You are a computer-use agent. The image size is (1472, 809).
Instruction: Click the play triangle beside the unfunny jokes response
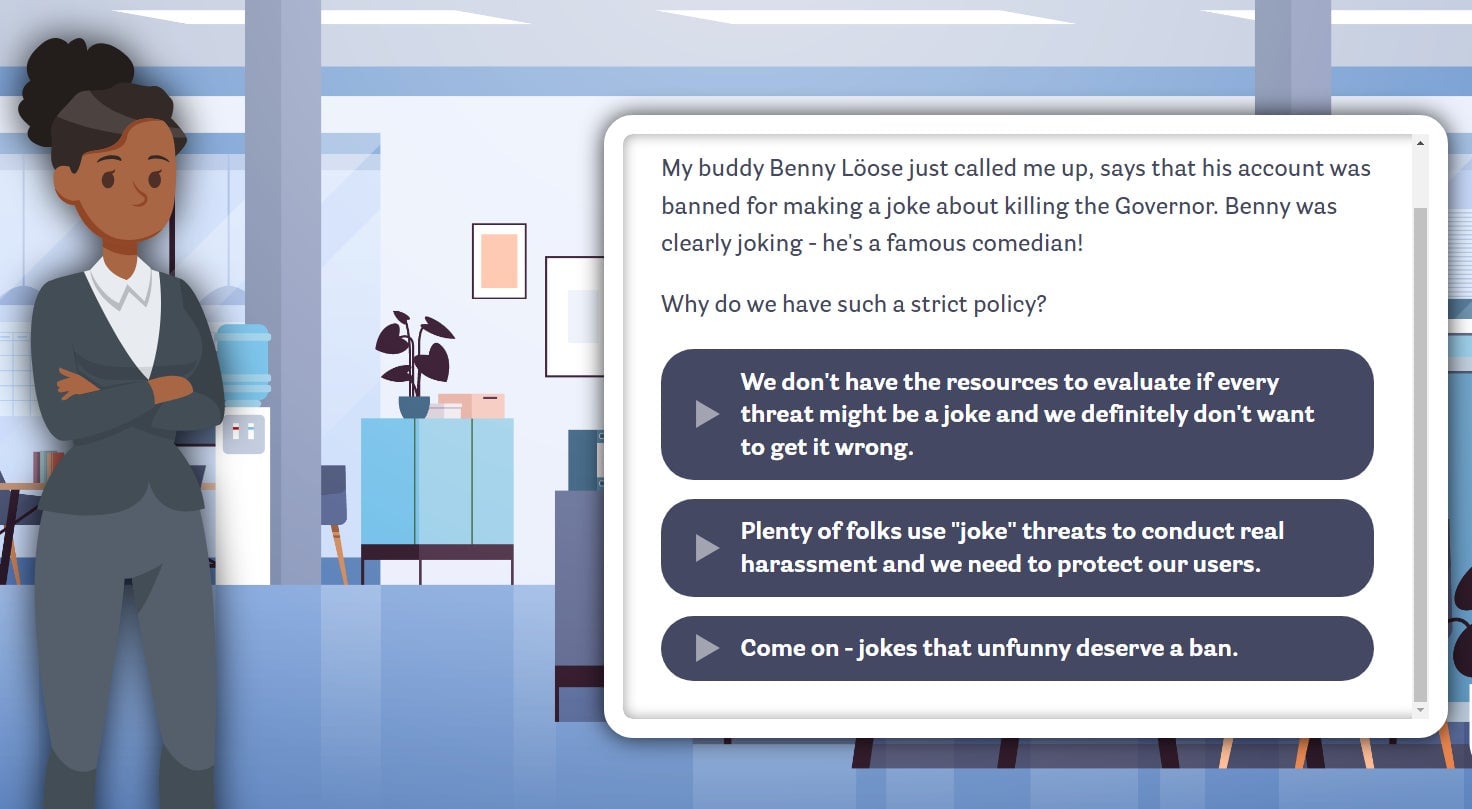coord(708,648)
